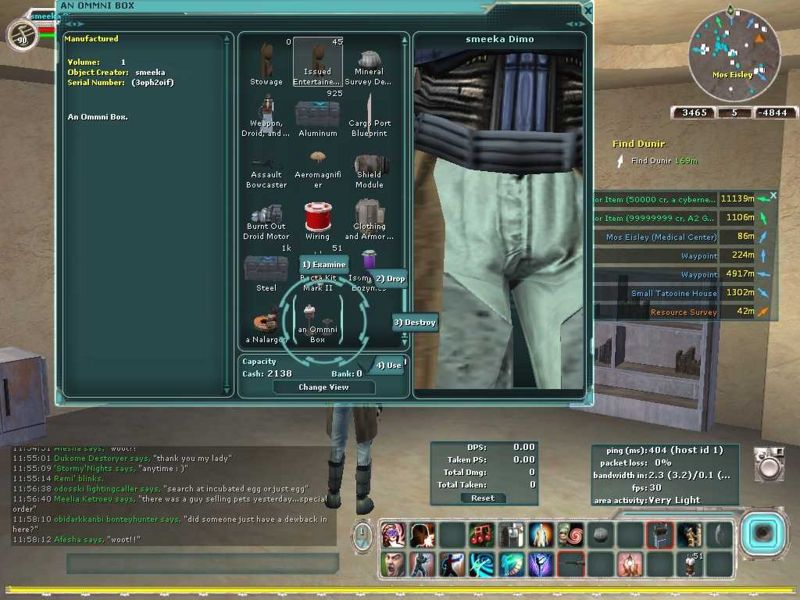
Task: Reset the DPS damage meter
Action: point(482,497)
